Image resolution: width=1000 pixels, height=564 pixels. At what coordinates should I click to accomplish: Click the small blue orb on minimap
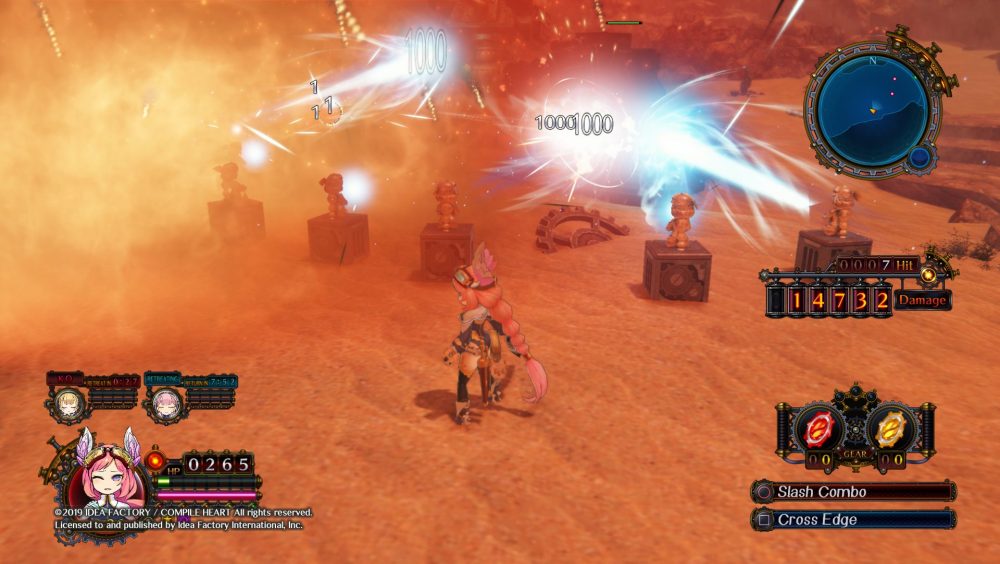tap(919, 157)
